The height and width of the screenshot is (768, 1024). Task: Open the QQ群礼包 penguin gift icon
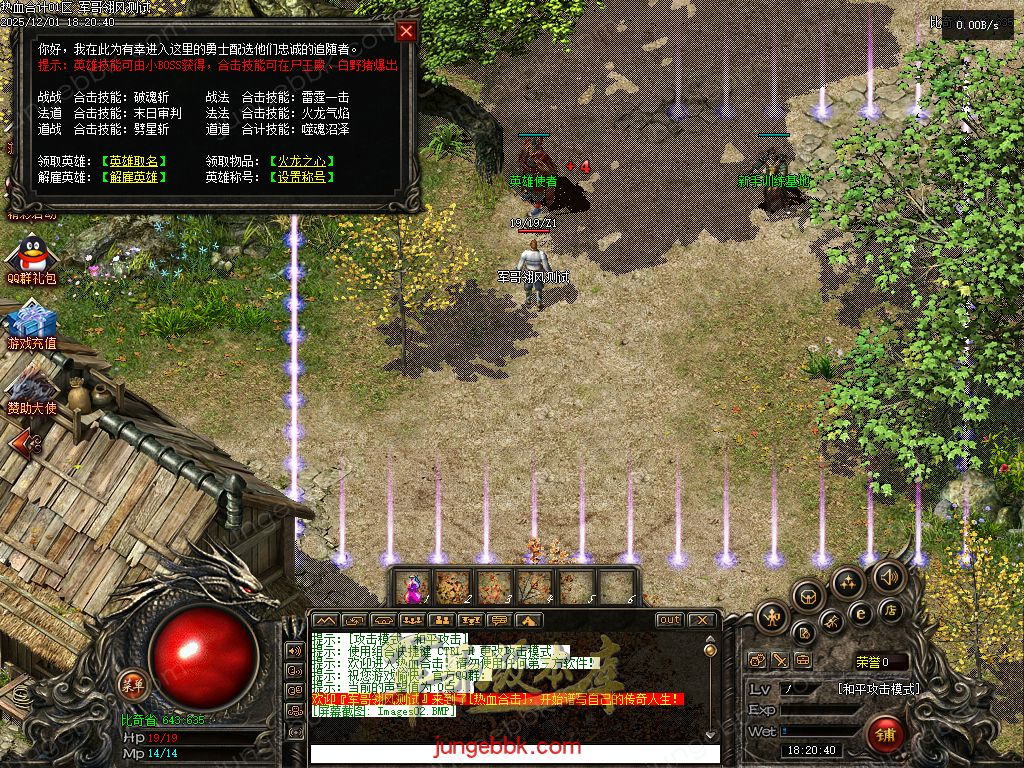tap(32, 254)
